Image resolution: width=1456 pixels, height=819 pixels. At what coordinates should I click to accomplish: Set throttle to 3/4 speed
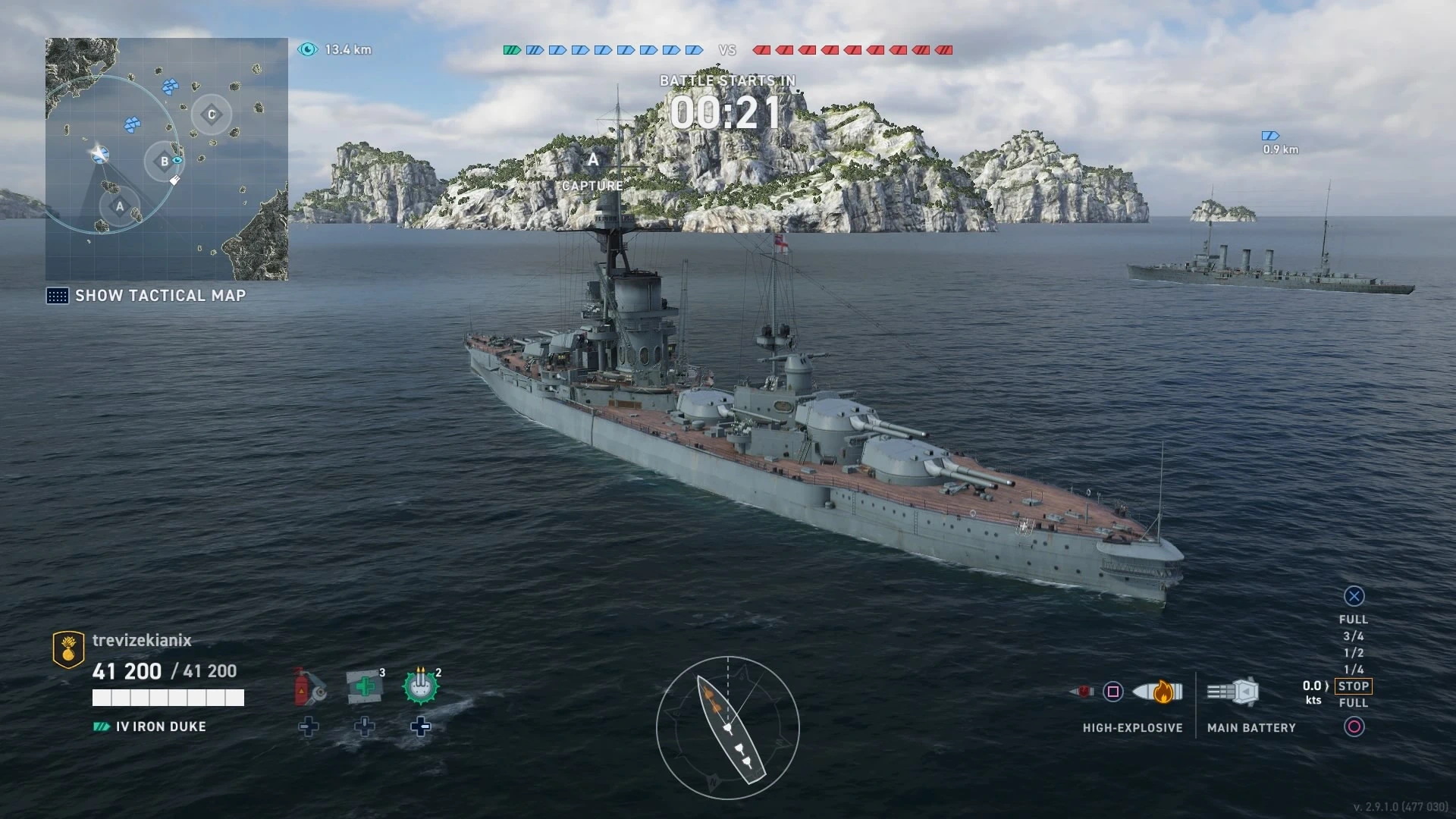pos(1354,636)
